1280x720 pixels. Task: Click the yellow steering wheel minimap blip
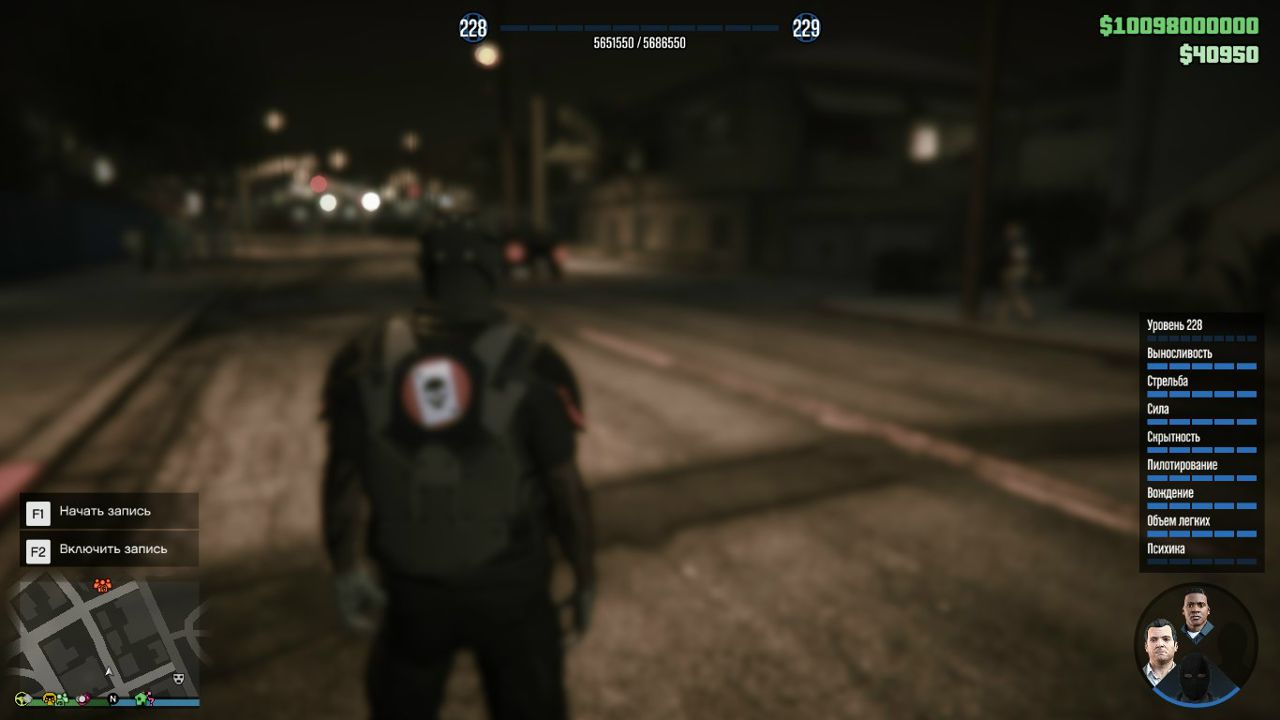tap(22, 698)
